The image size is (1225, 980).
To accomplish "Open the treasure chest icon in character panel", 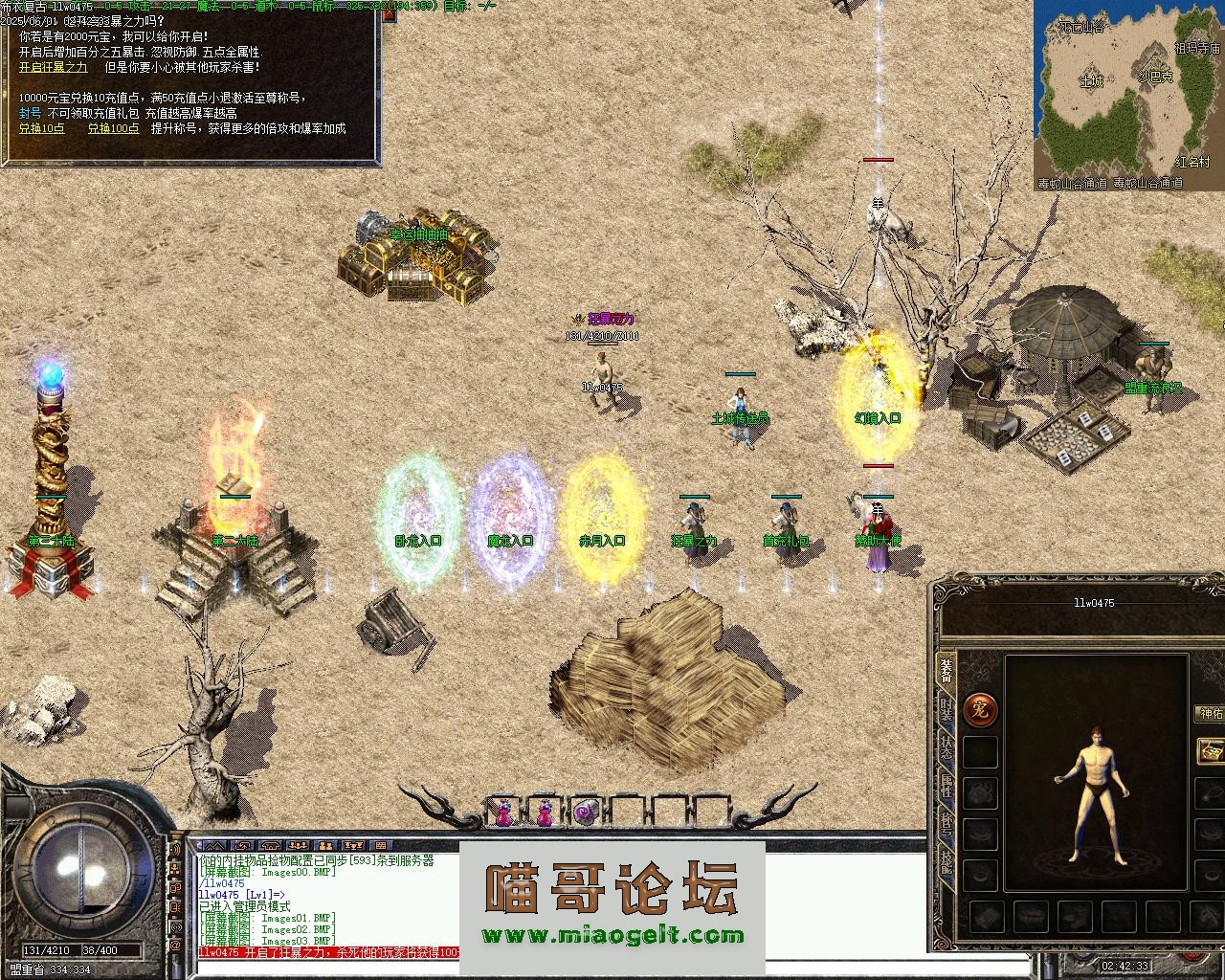I will (x=1212, y=750).
